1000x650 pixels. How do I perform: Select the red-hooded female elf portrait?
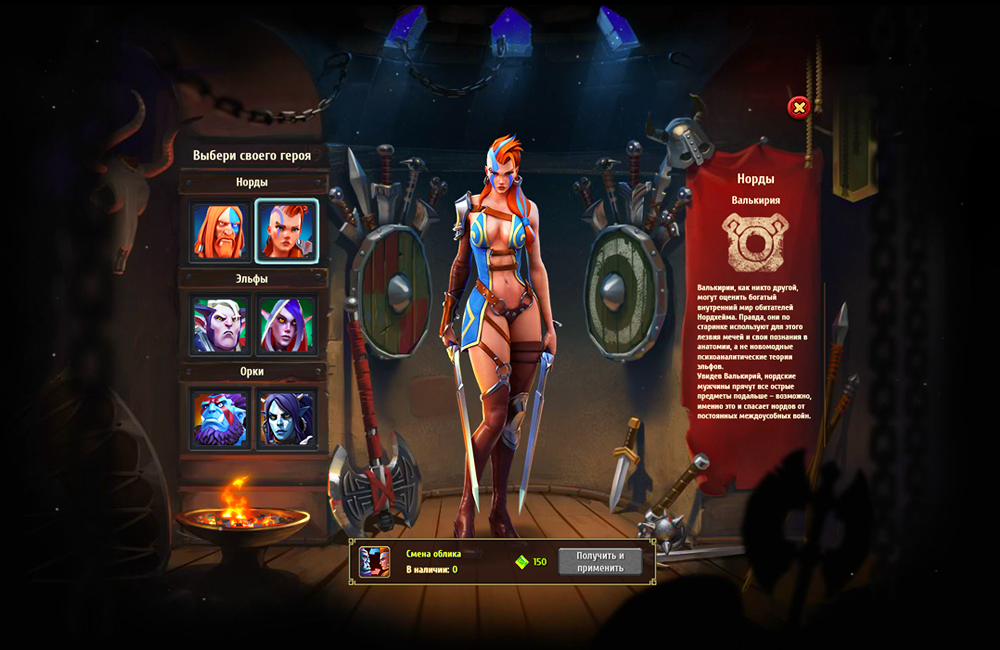click(287, 325)
